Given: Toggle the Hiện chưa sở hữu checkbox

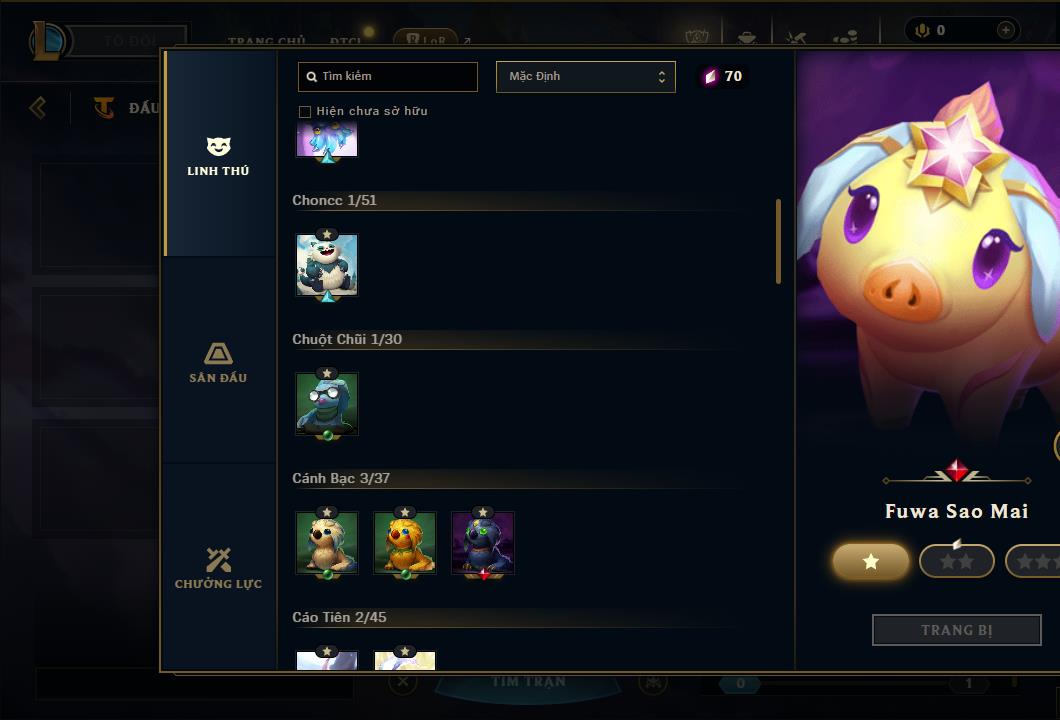Looking at the screenshot, I should 305,111.
